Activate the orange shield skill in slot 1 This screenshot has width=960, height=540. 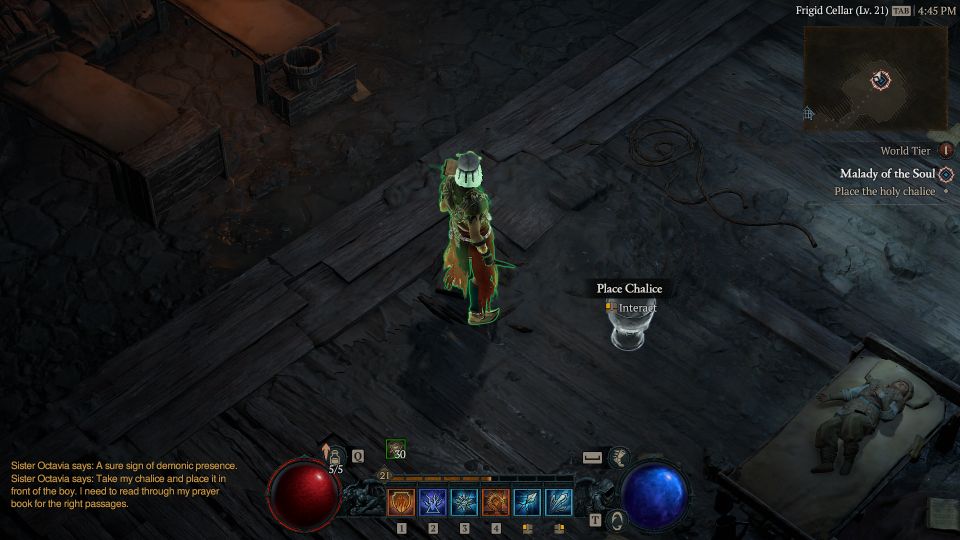coord(402,501)
